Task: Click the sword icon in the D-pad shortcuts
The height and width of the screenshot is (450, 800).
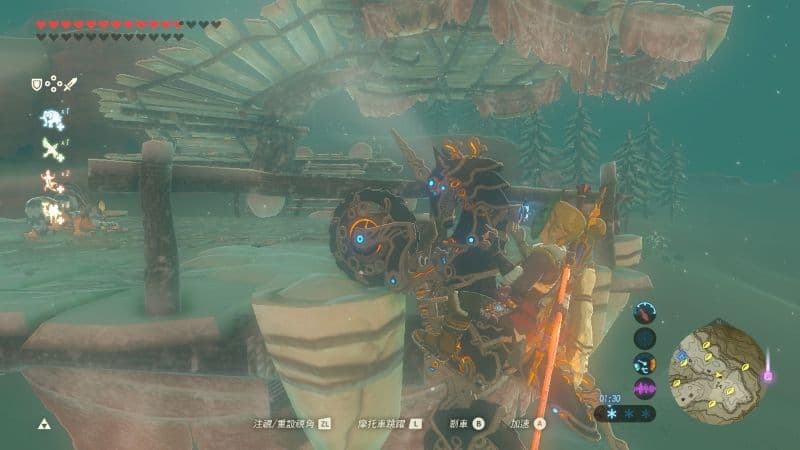Action: pos(70,85)
